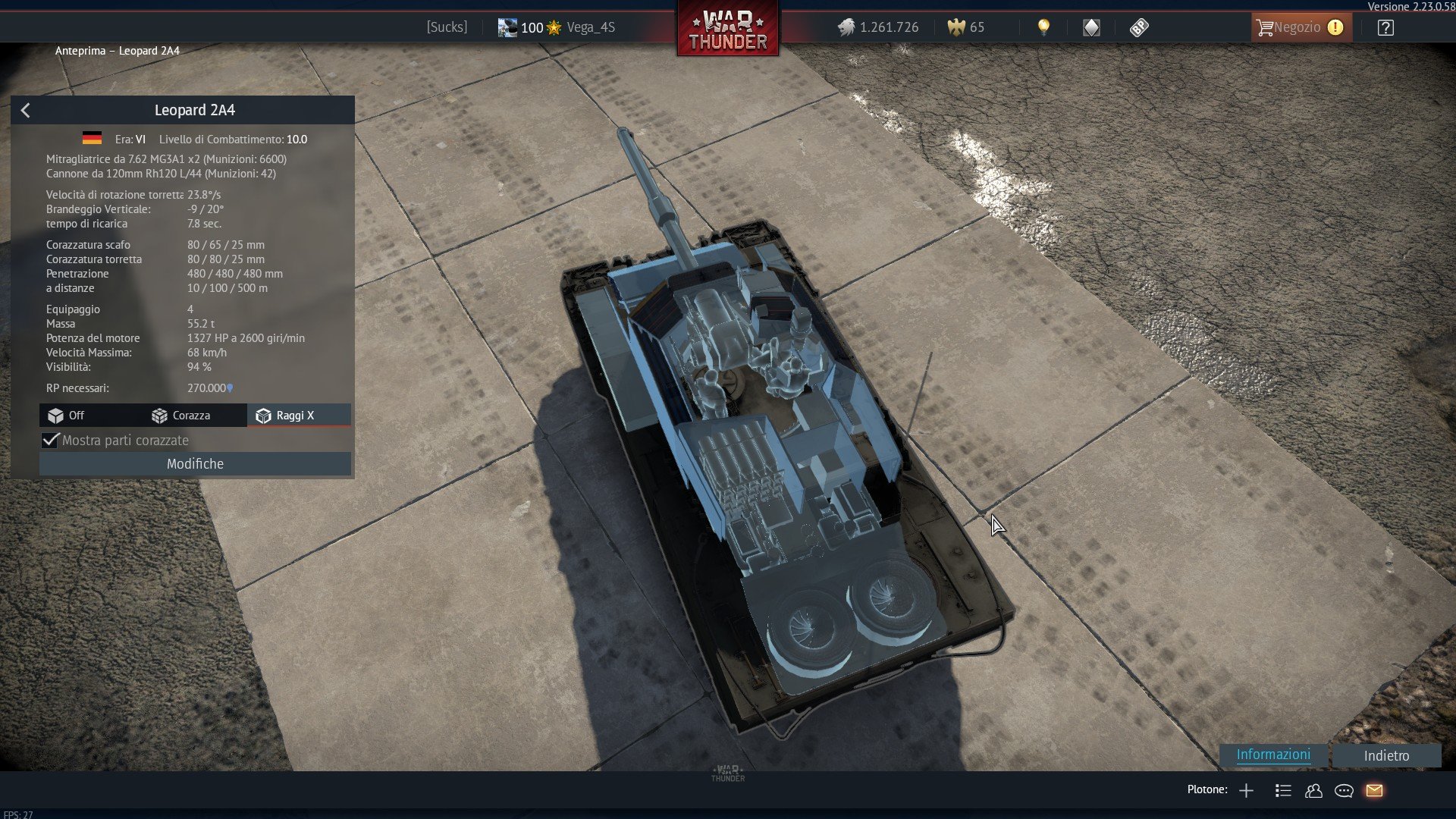Click the light bulb icon
This screenshot has height=819, width=1456.
[1043, 27]
